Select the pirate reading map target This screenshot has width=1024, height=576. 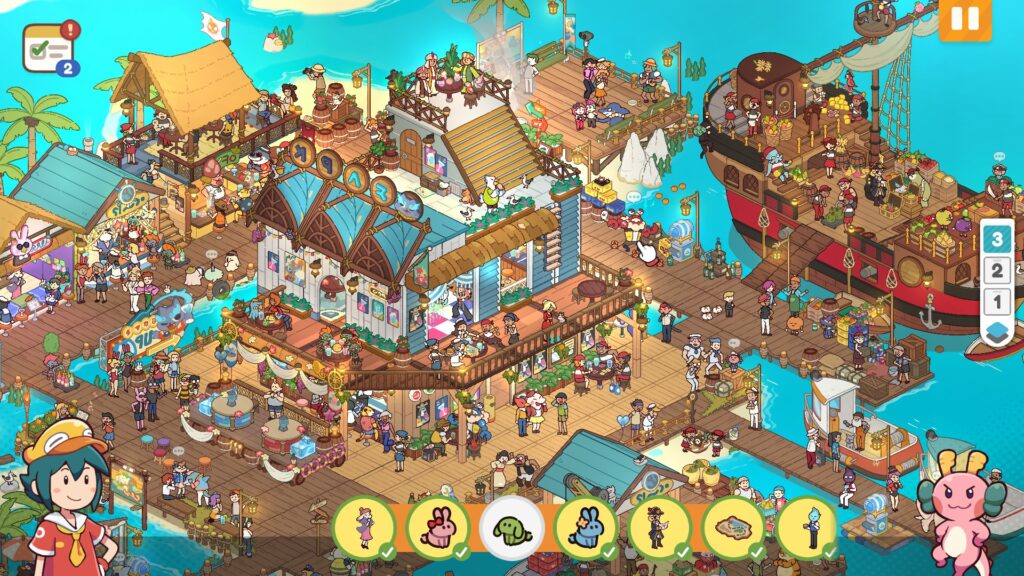click(658, 526)
